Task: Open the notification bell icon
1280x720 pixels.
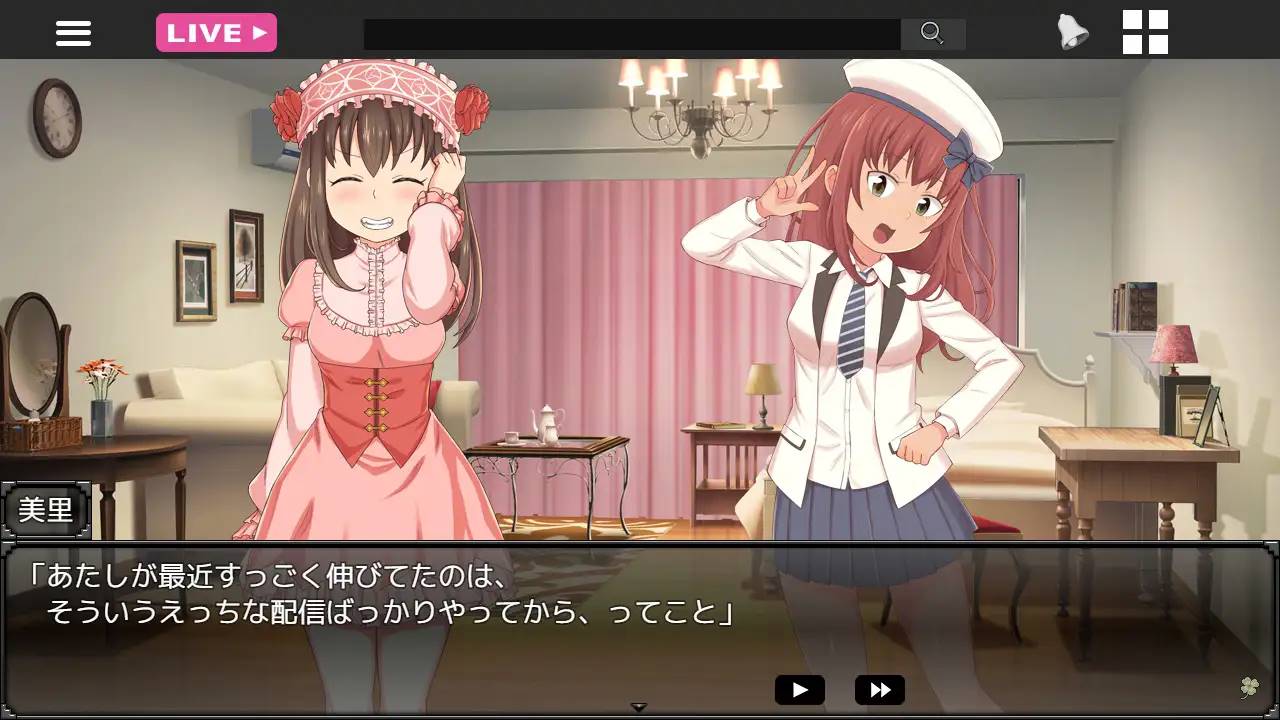Action: tap(1070, 31)
